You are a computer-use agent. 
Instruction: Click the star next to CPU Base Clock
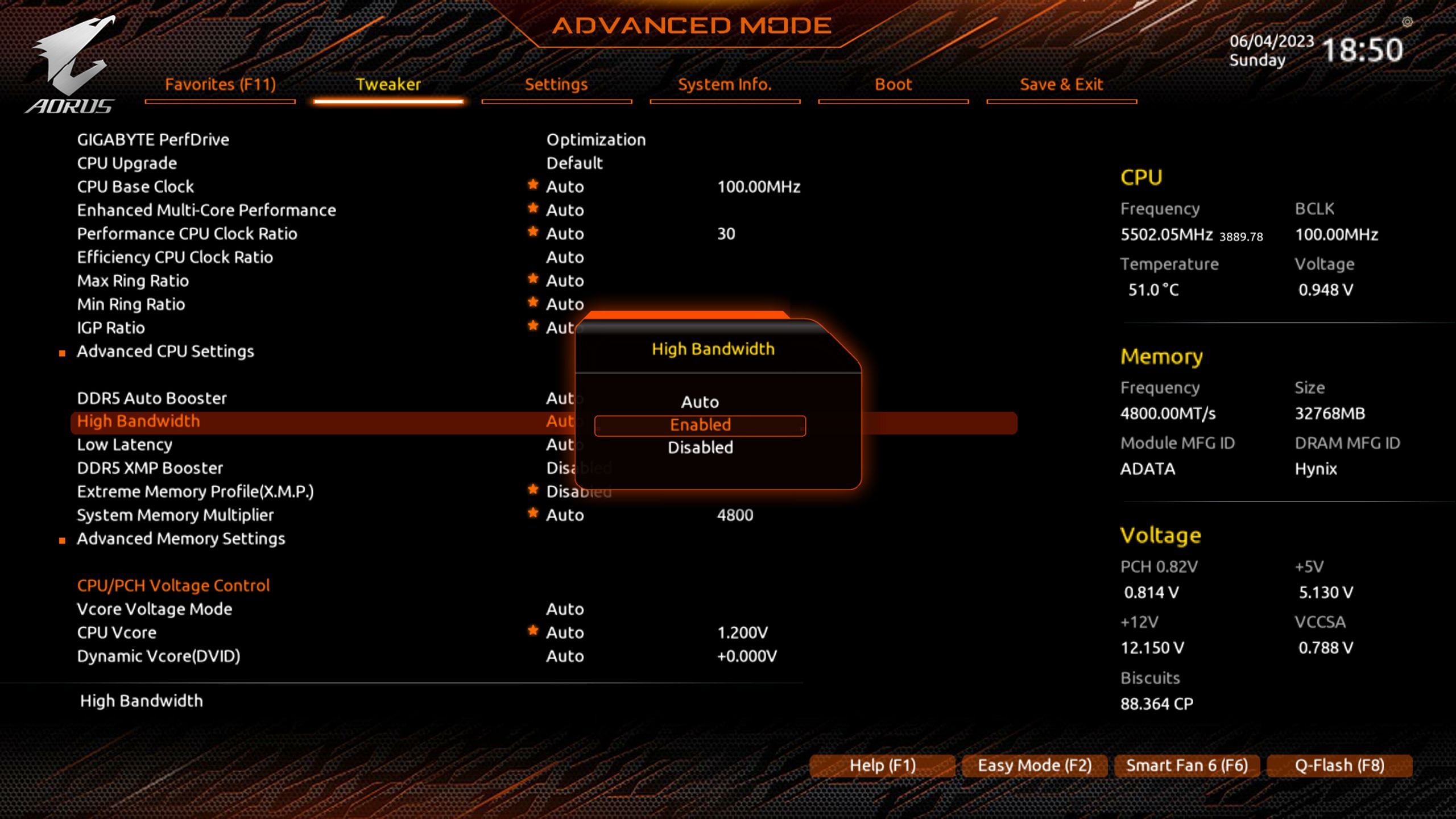coord(533,184)
